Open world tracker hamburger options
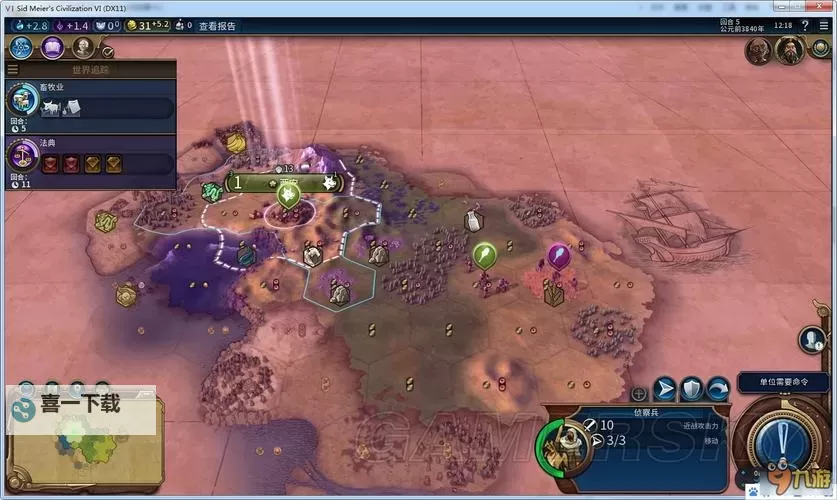 [12, 70]
